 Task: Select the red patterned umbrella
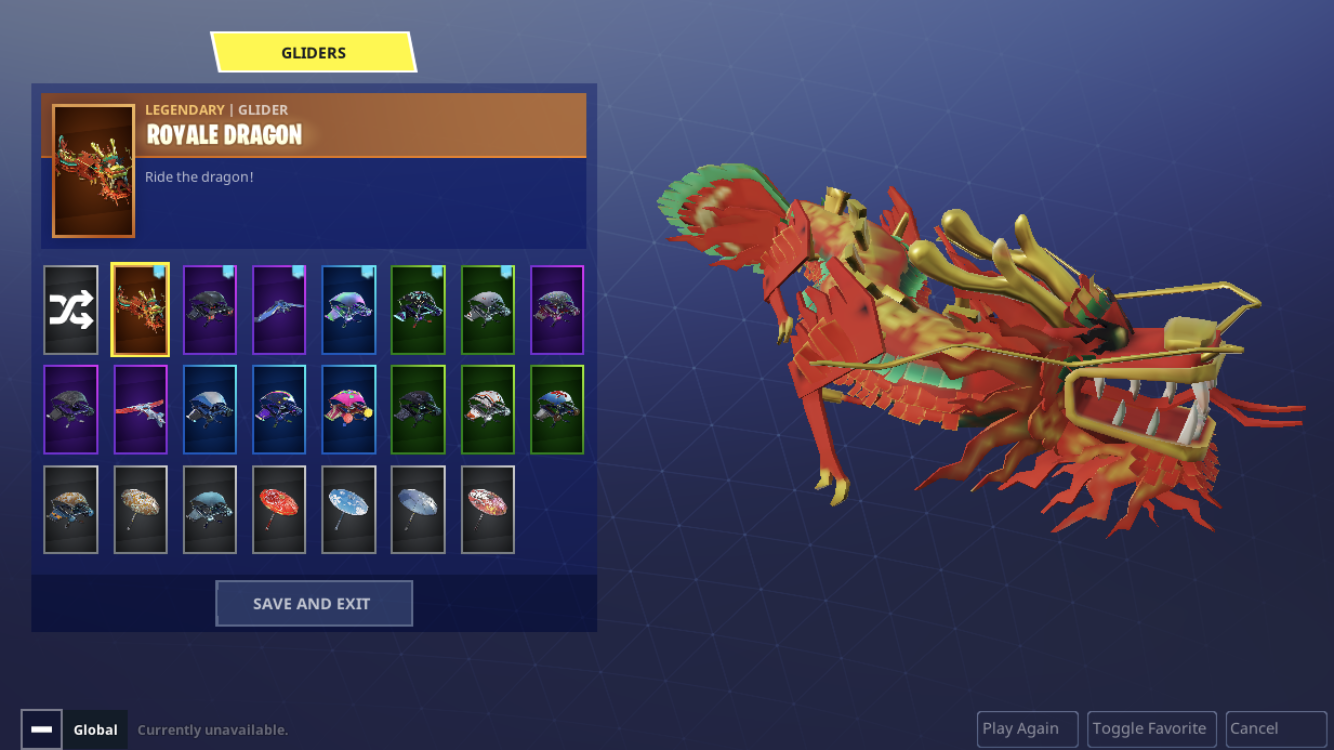279,510
